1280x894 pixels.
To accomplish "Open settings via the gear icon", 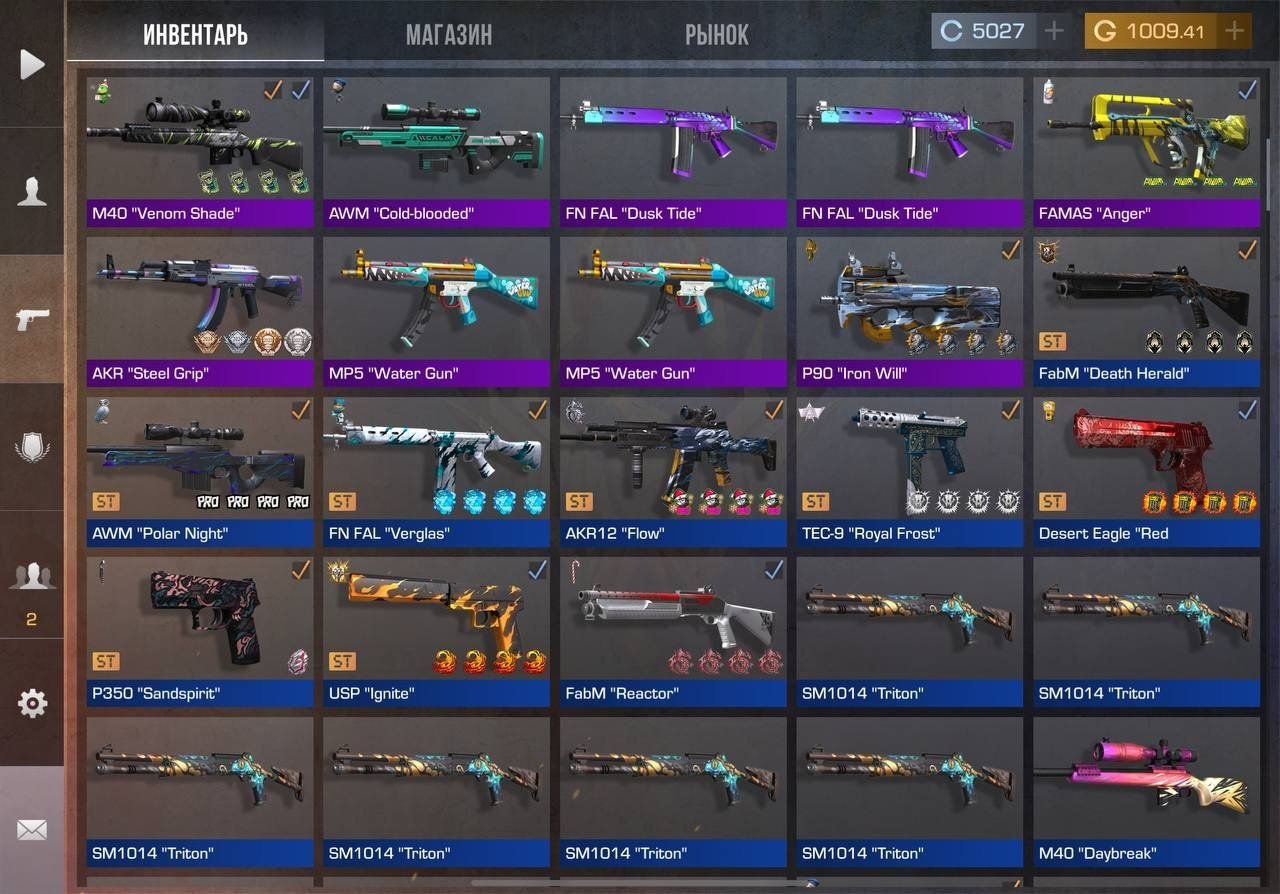I will 32,703.
